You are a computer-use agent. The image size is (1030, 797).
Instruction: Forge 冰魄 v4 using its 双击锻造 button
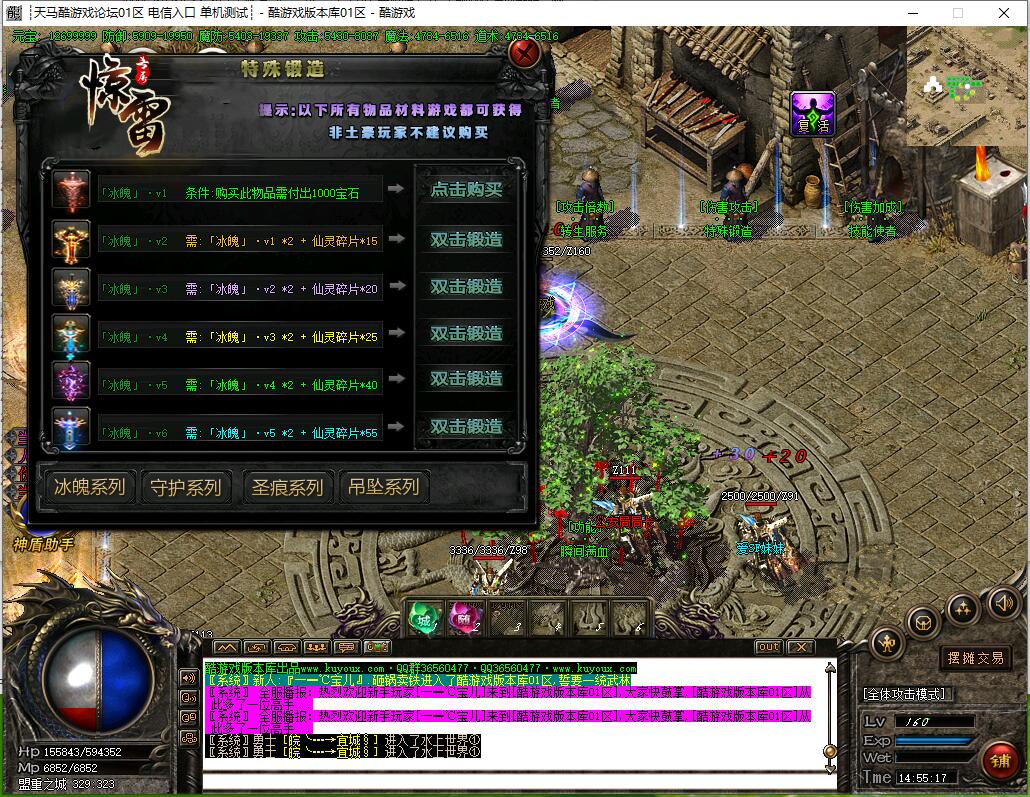click(x=466, y=333)
